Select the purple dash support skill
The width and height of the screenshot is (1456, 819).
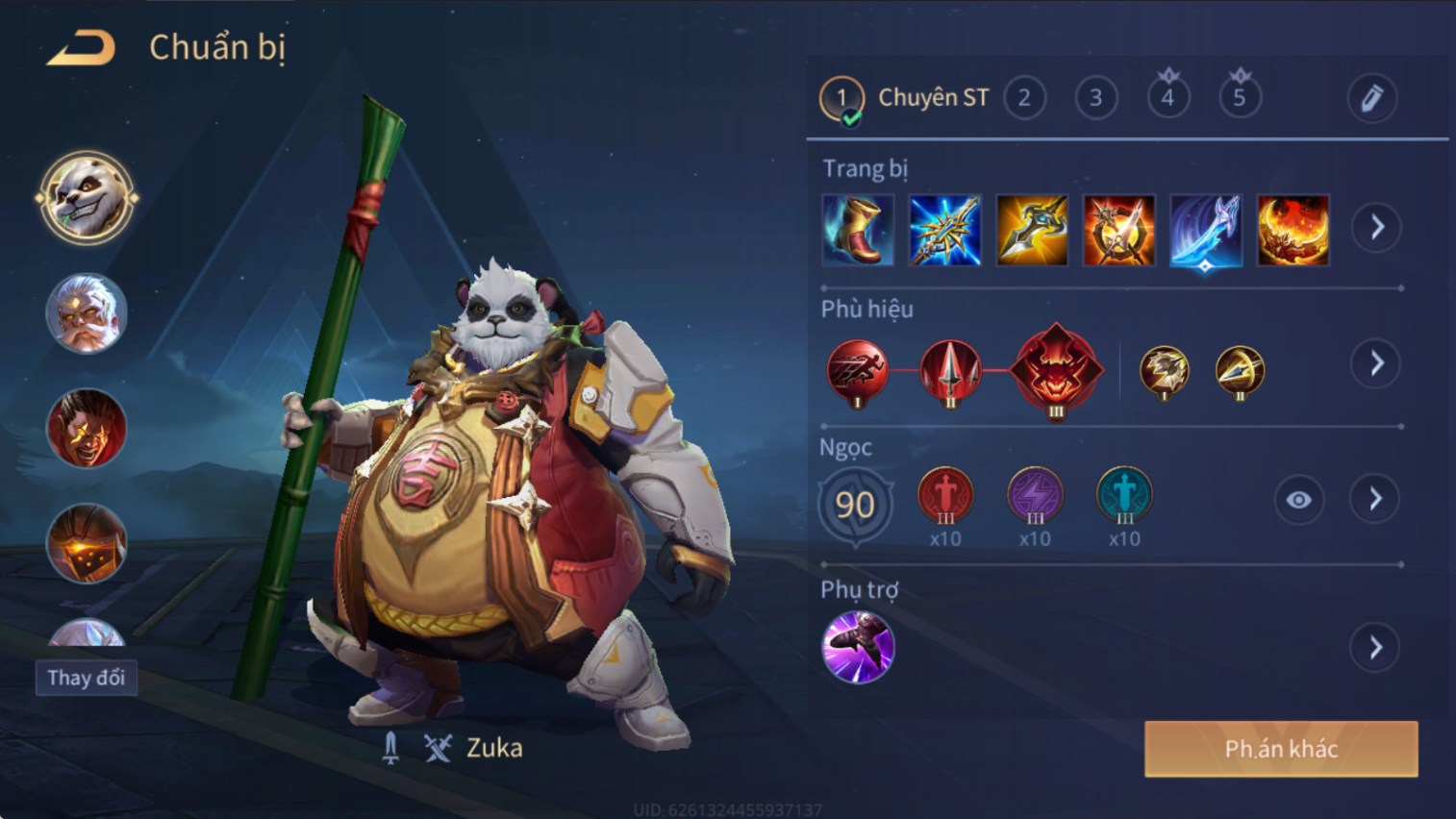(858, 647)
